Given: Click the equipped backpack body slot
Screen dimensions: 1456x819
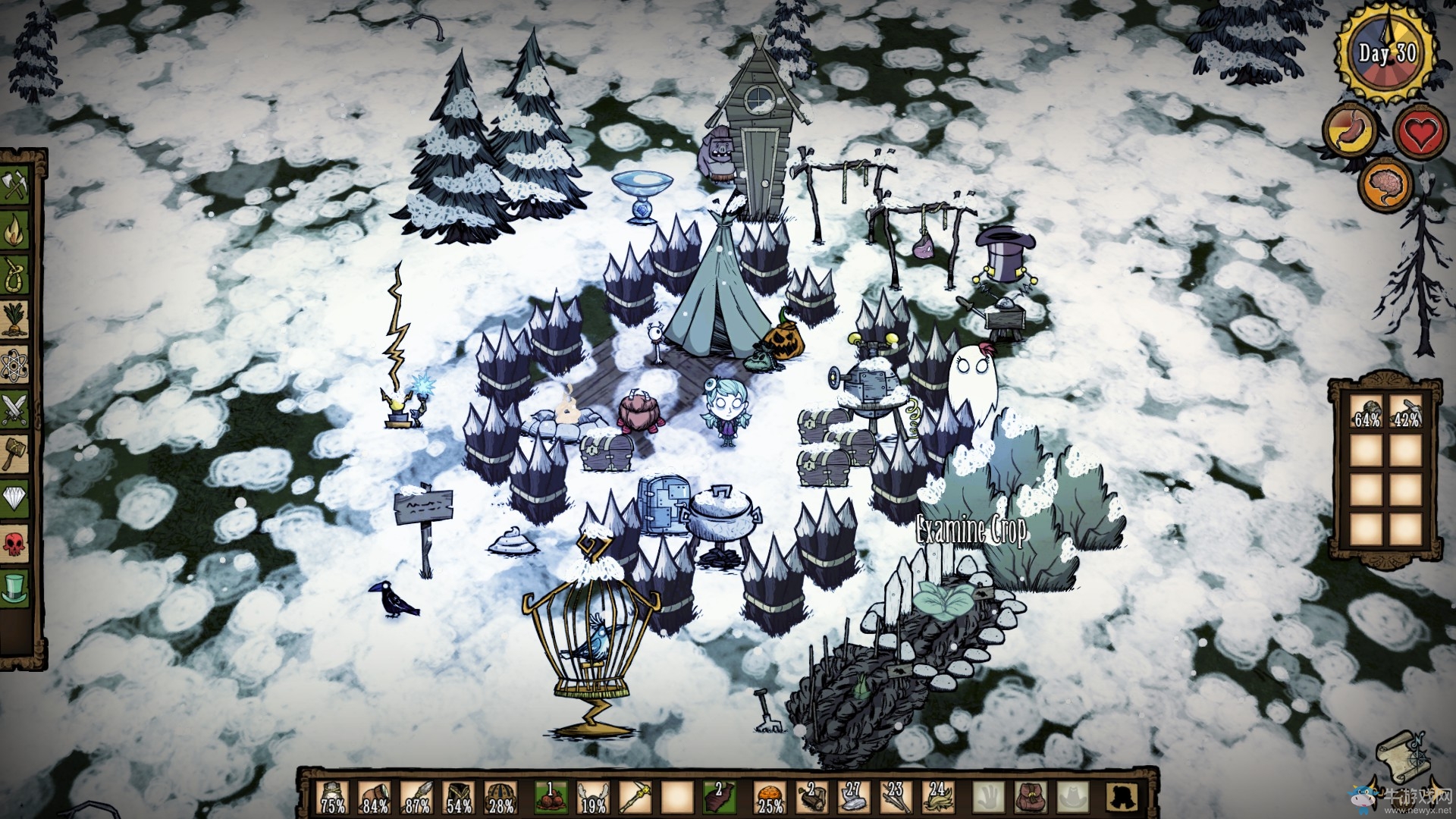Looking at the screenshot, I should pos(1028,793).
